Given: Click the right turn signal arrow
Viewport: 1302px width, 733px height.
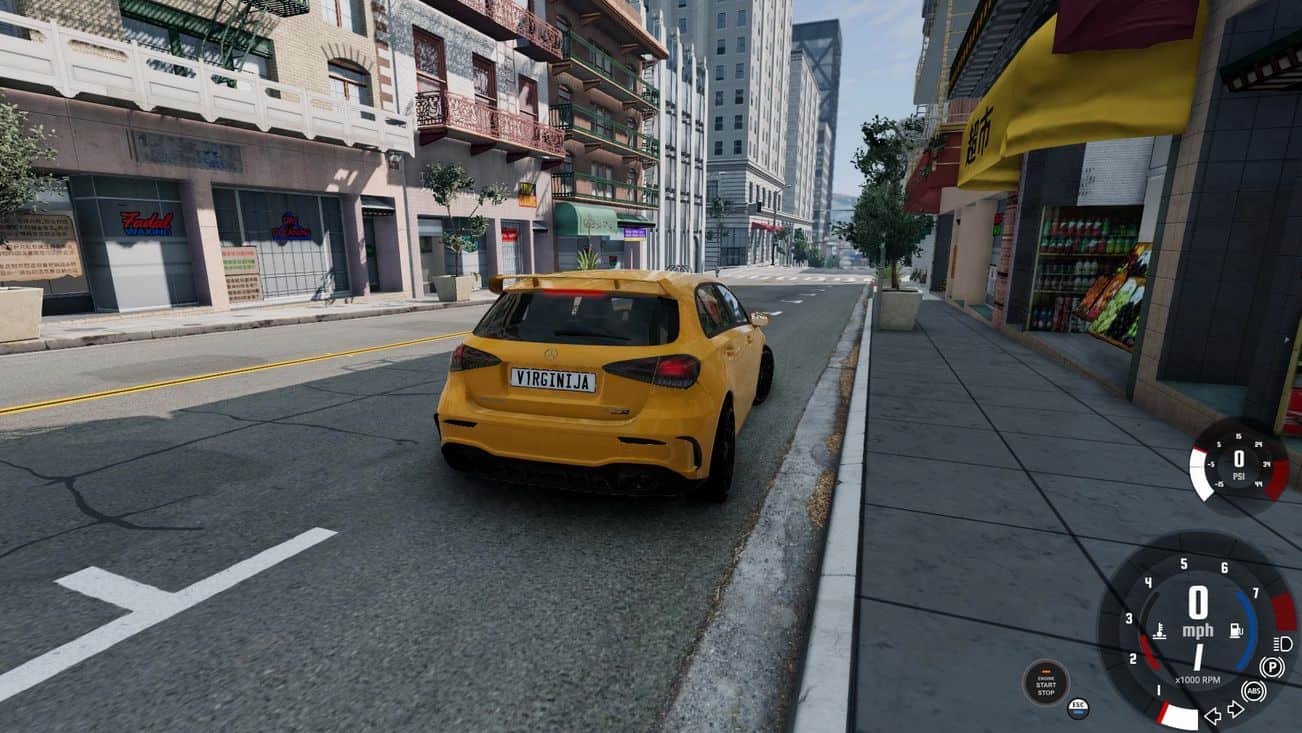Looking at the screenshot, I should pos(1235,710).
